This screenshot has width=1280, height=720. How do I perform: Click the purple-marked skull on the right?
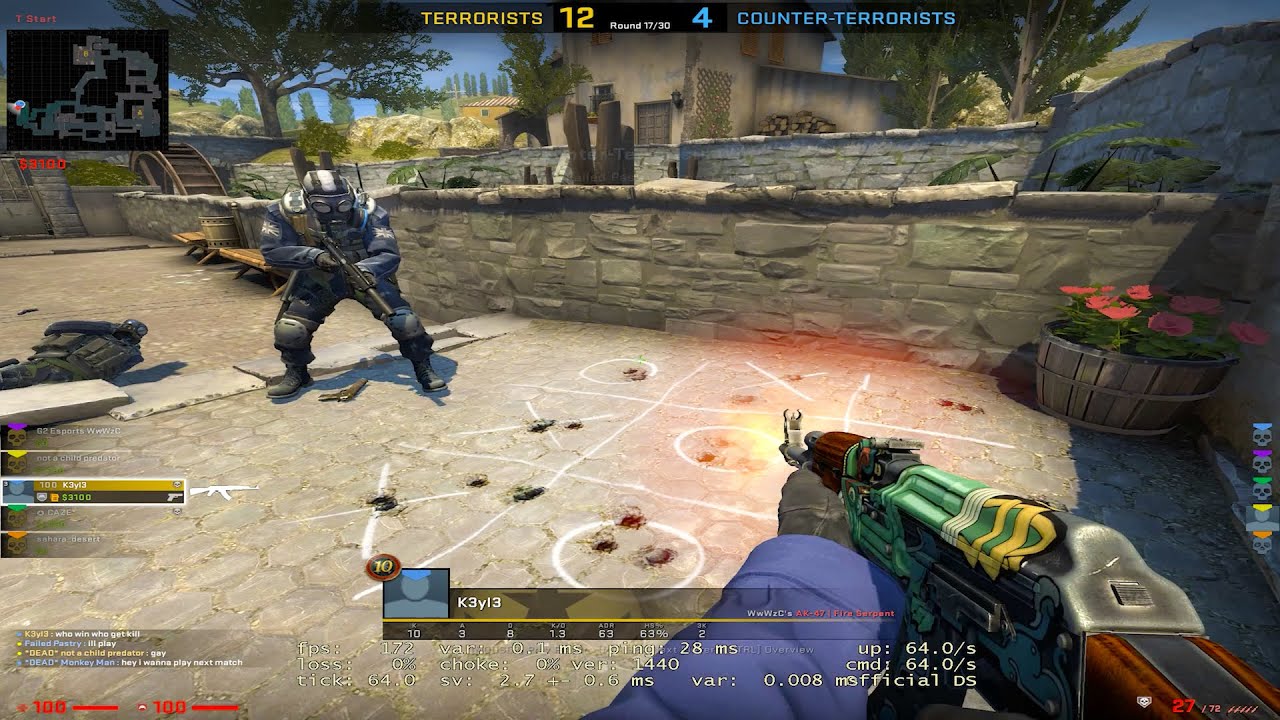[1262, 462]
